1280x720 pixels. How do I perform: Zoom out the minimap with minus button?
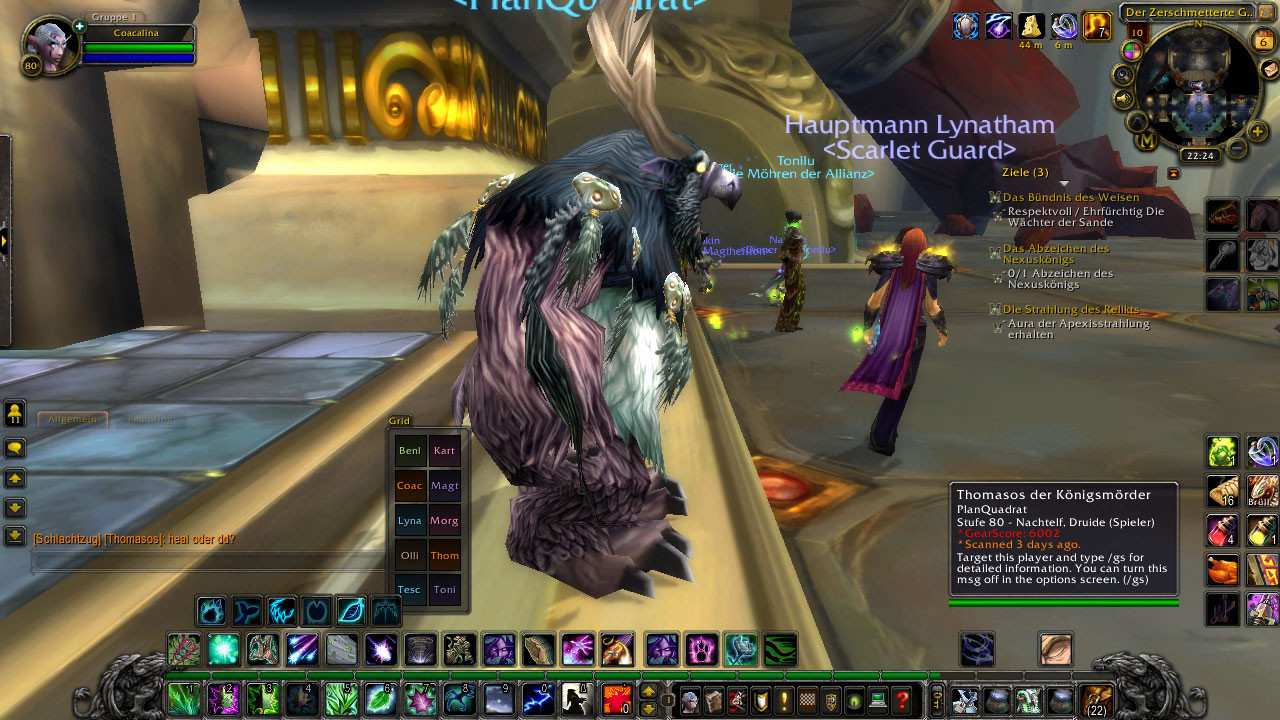(1236, 149)
